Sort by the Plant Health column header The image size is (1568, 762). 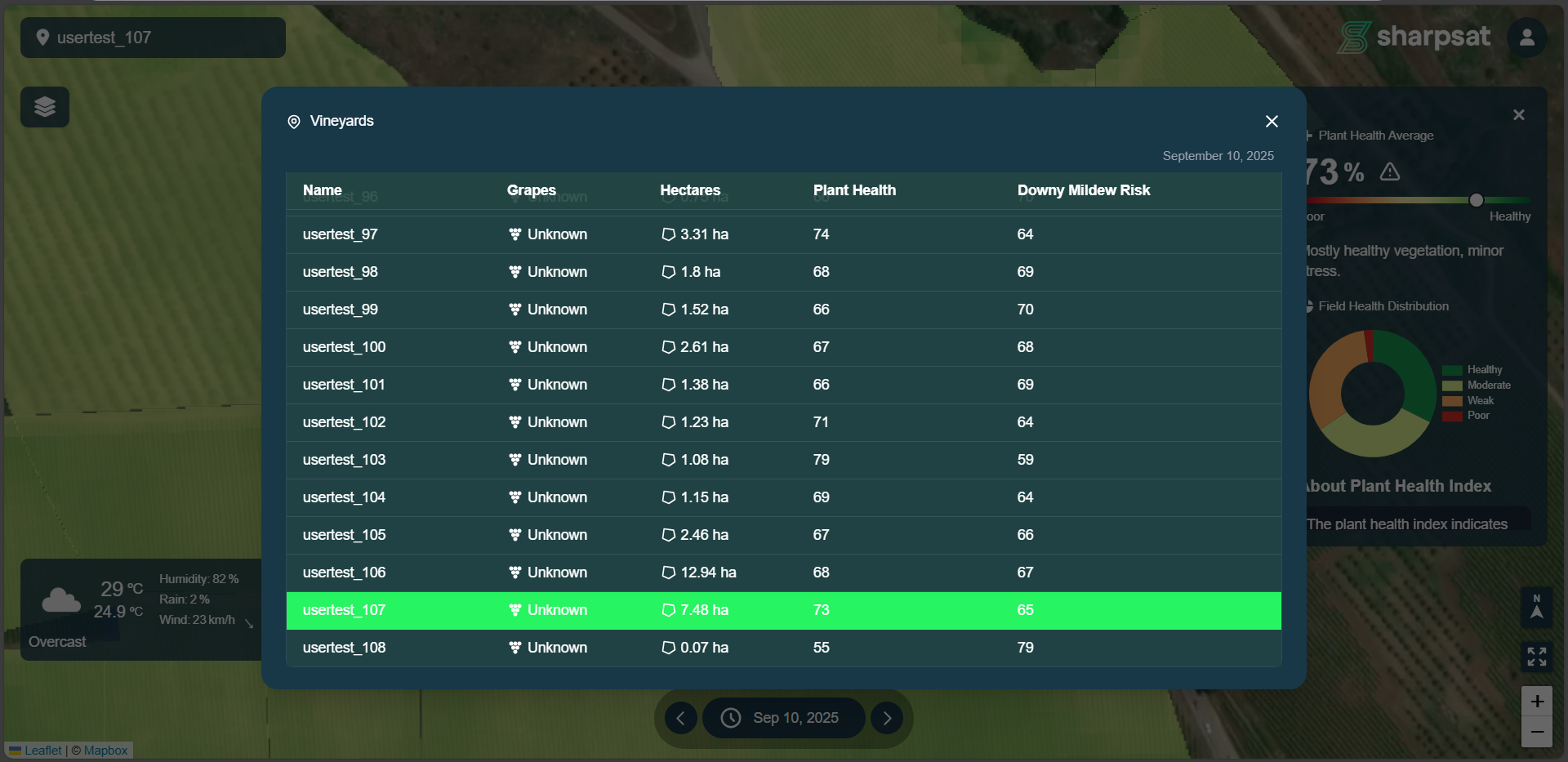[854, 190]
